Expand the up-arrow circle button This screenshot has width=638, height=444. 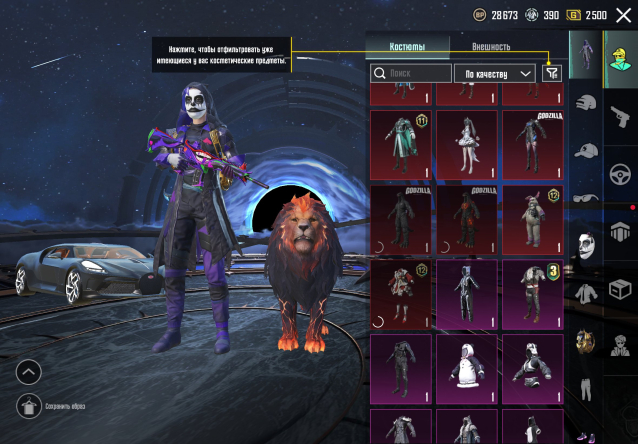click(x=29, y=372)
